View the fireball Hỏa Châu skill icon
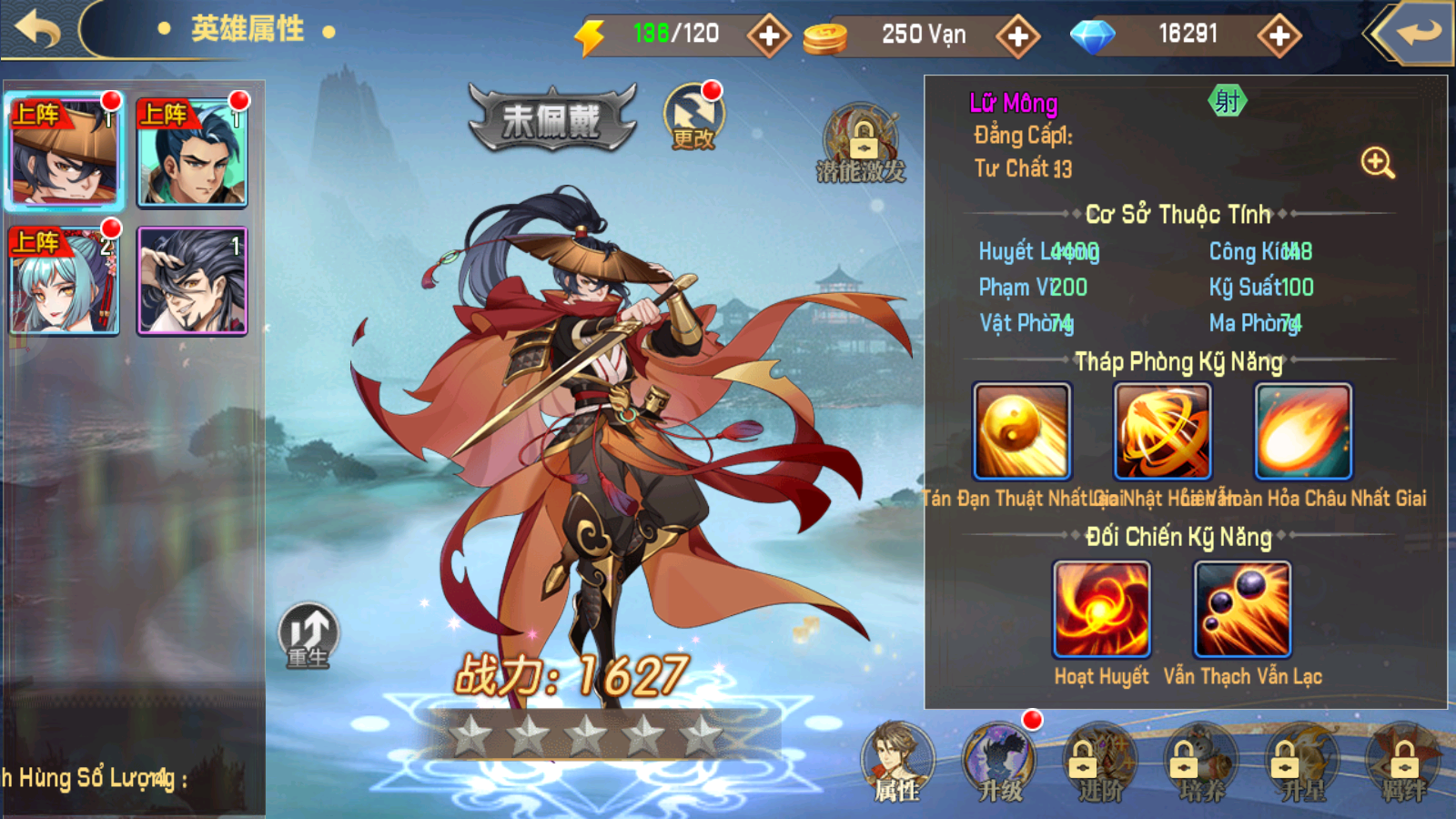Screen dimensions: 1456x819 (1303, 431)
